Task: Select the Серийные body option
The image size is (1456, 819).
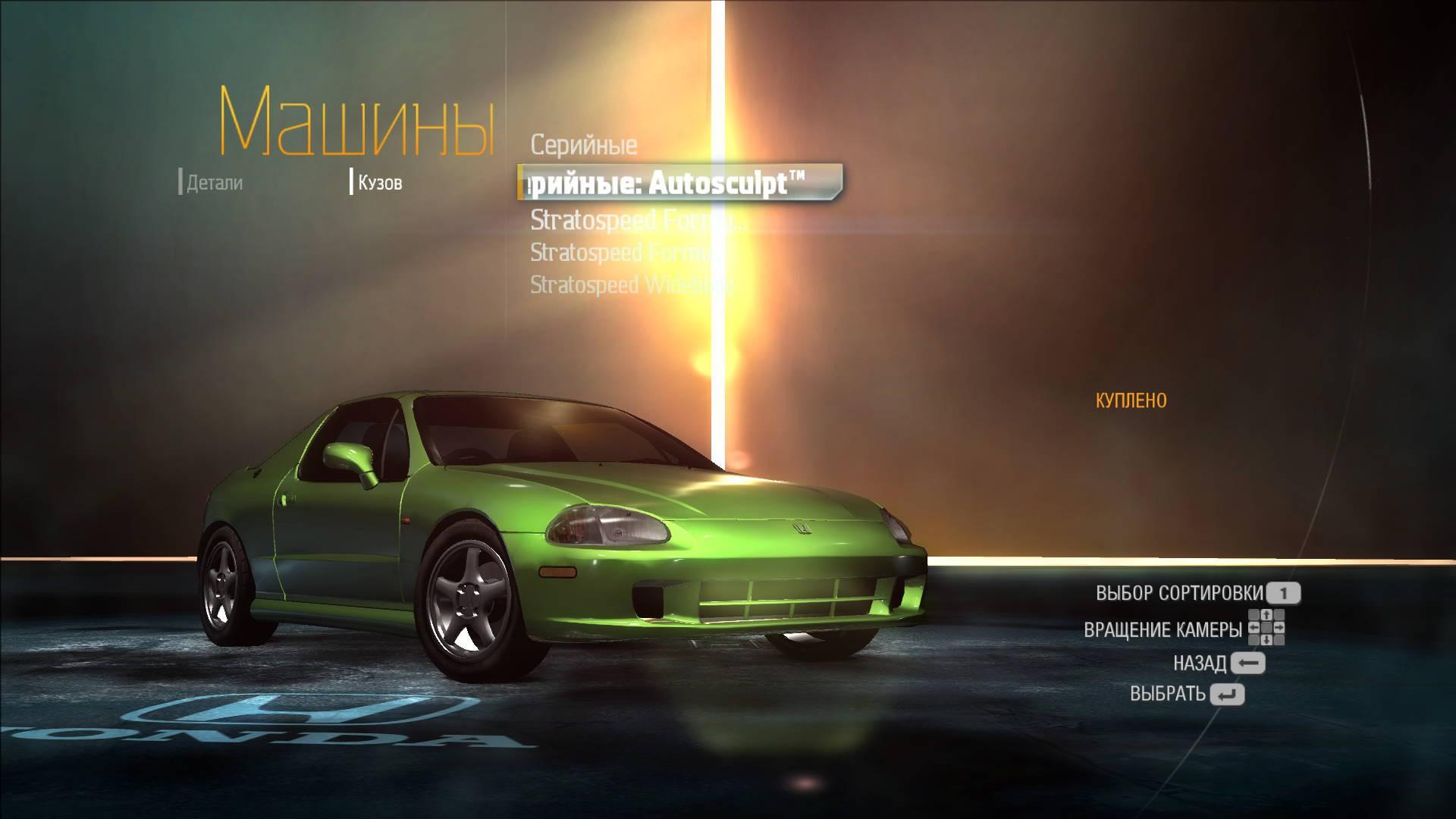Action: coord(583,145)
